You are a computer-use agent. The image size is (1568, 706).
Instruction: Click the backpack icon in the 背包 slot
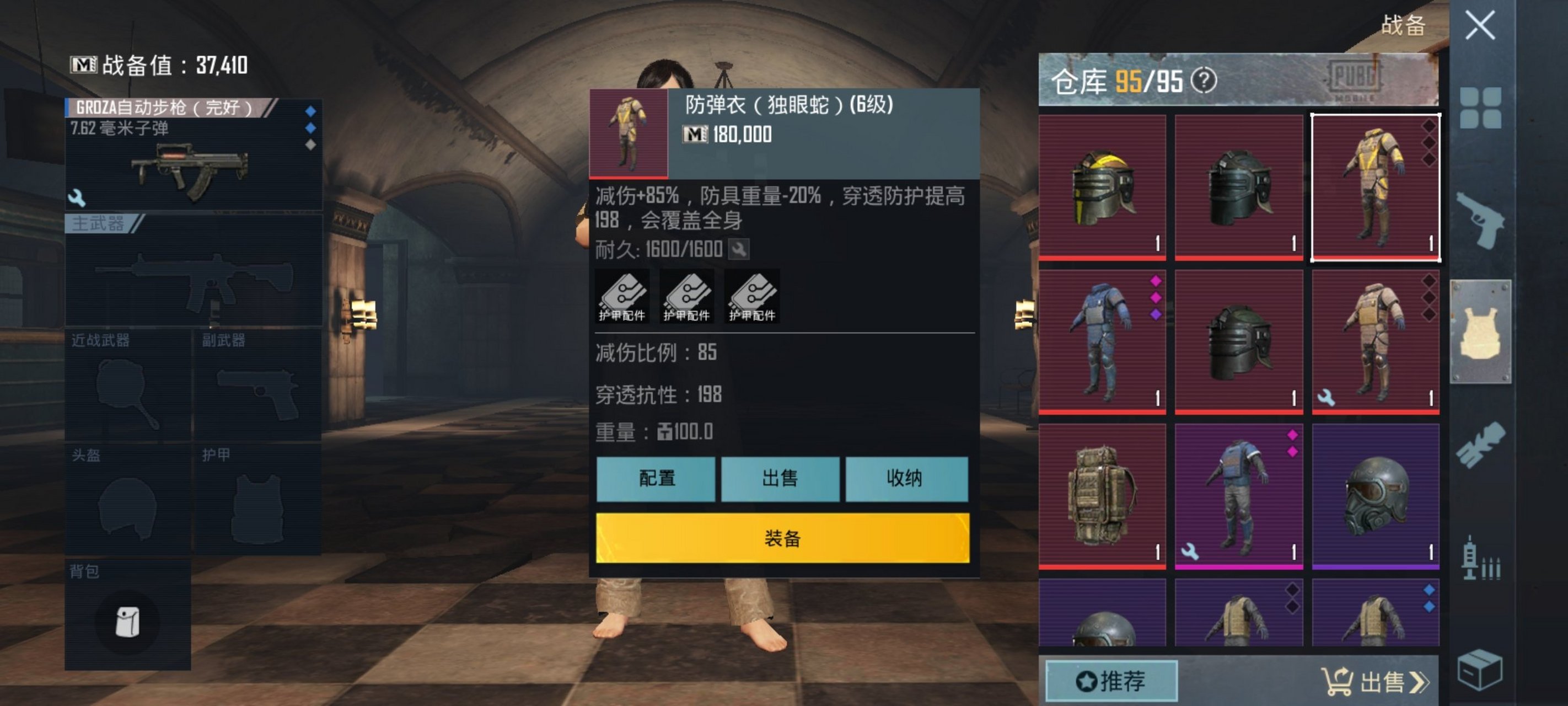pos(130,620)
